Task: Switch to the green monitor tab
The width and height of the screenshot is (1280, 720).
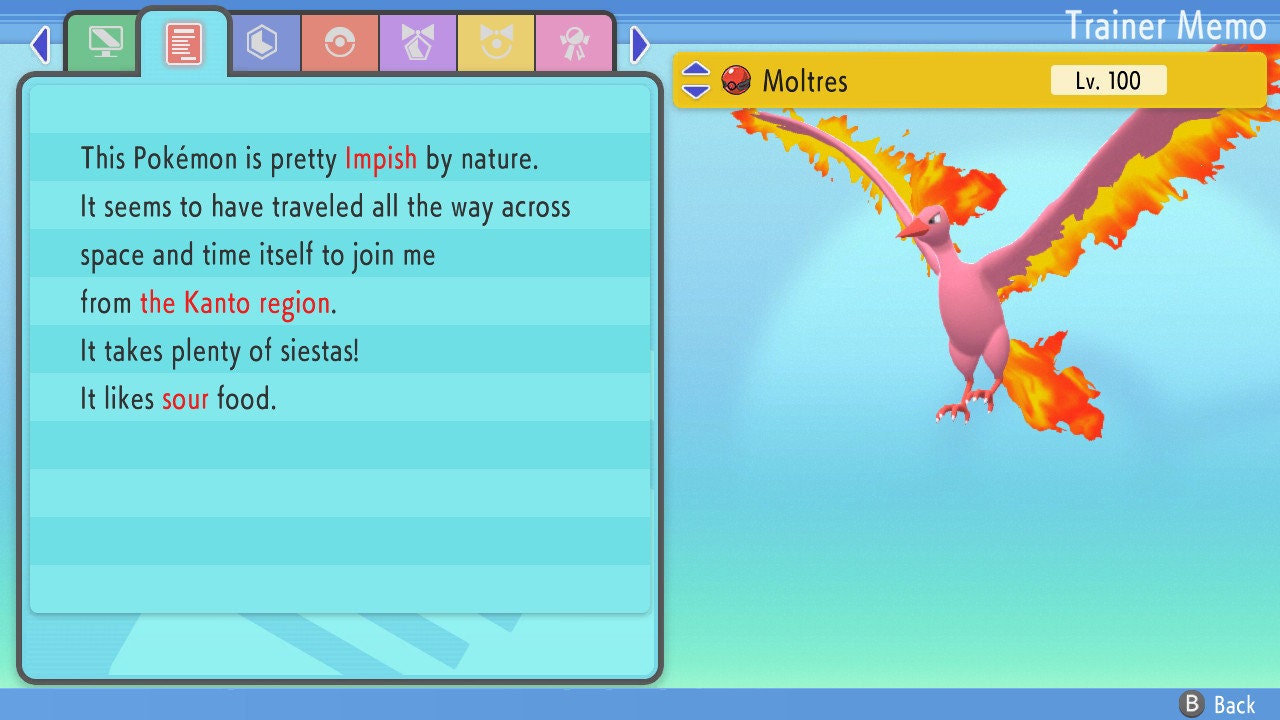Action: click(x=105, y=42)
